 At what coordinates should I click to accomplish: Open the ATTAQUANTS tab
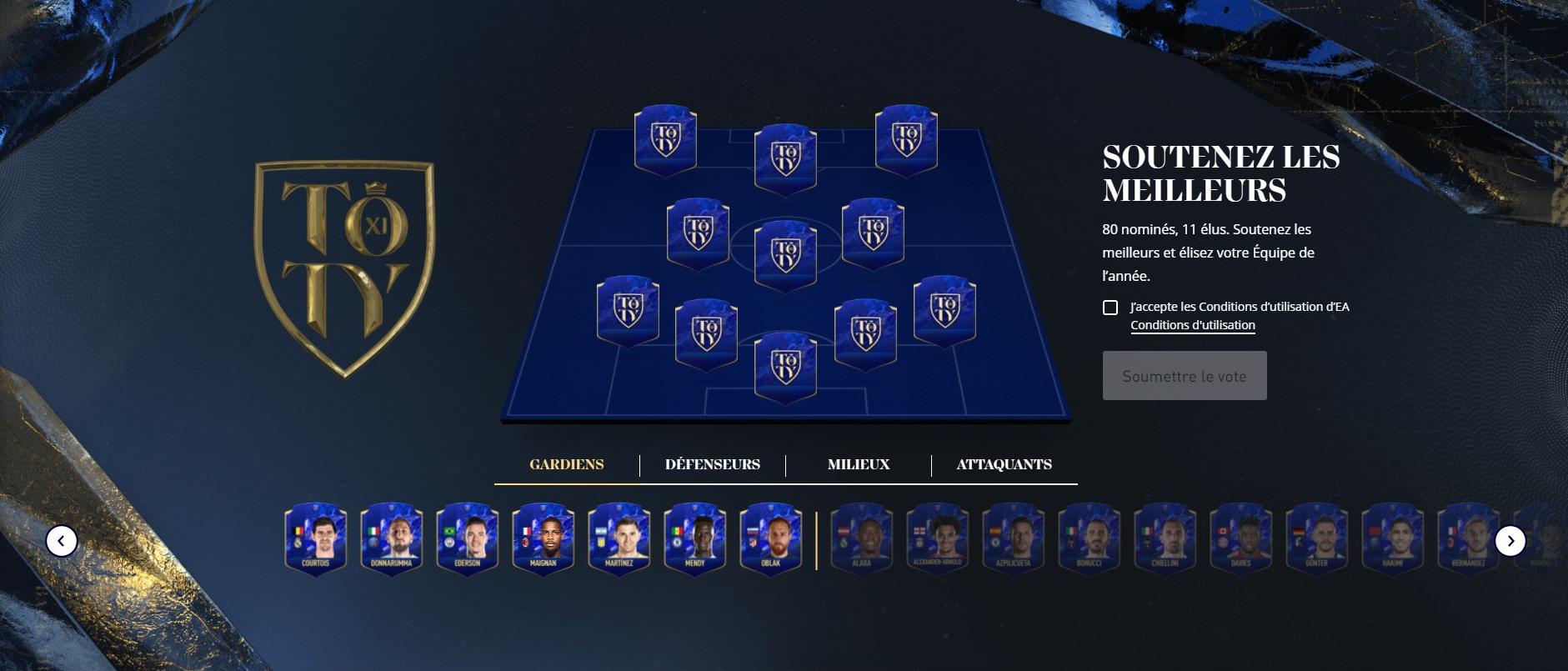(x=1004, y=464)
